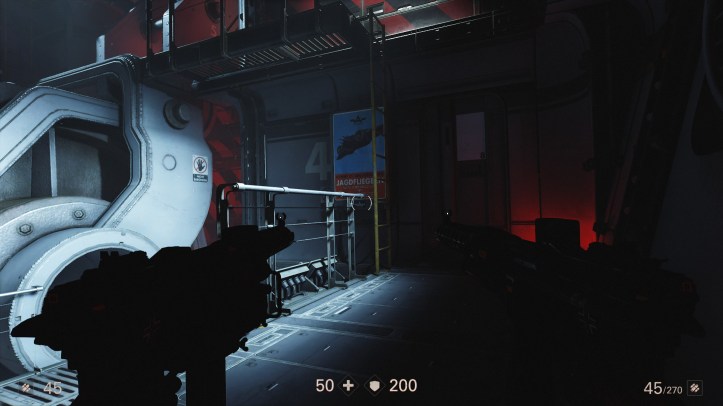The height and width of the screenshot is (406, 723).
Task: Click the armor shield icon
Action: (375, 385)
